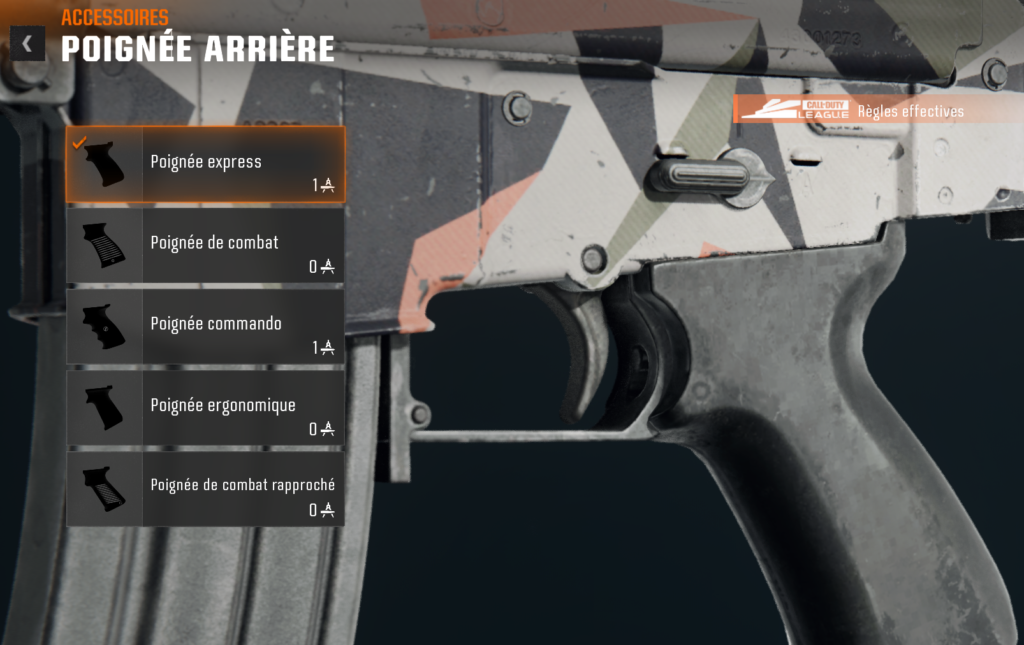Image resolution: width=1024 pixels, height=645 pixels.
Task: Equip the Poignée commando option
Action: click(x=206, y=326)
